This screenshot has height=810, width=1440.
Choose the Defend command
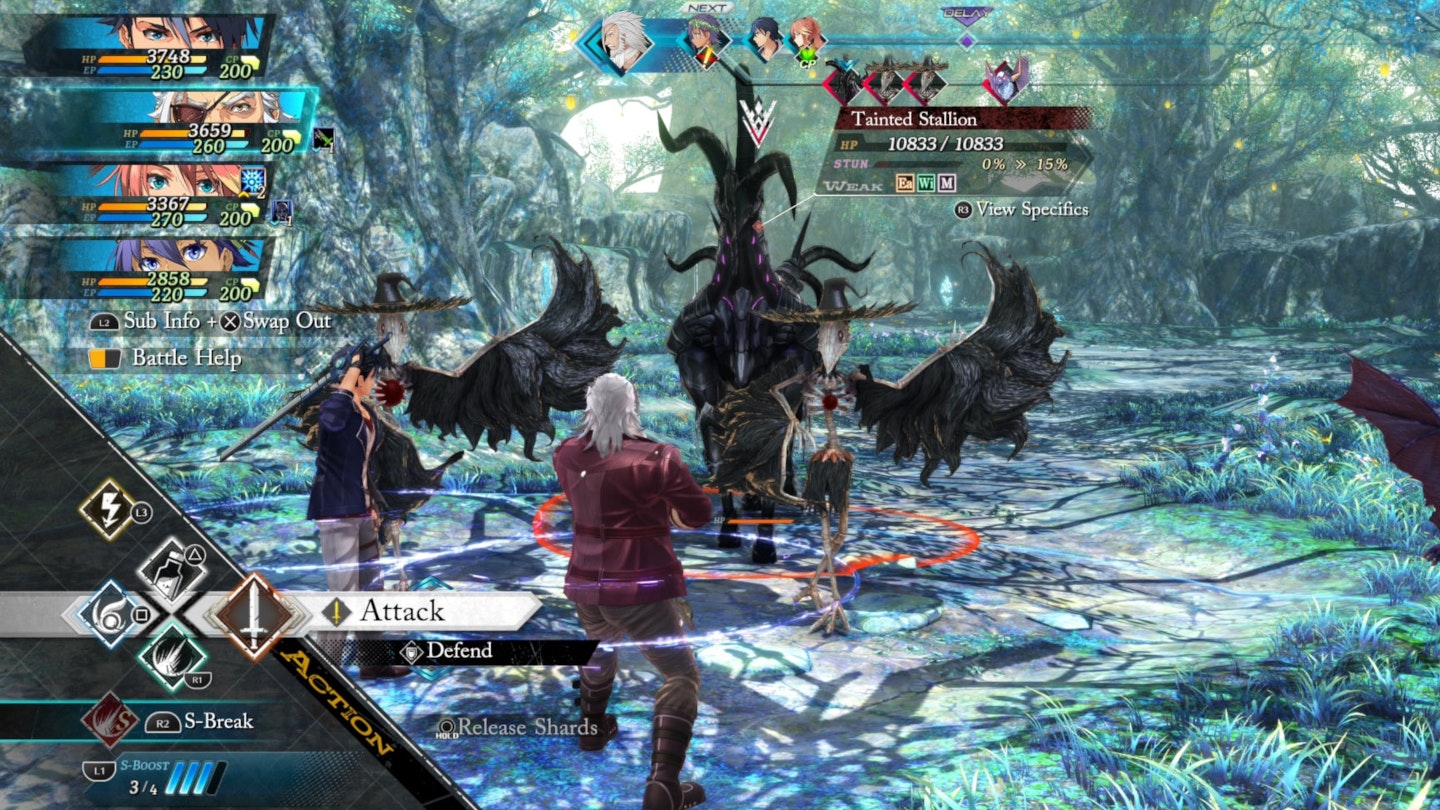pos(458,651)
